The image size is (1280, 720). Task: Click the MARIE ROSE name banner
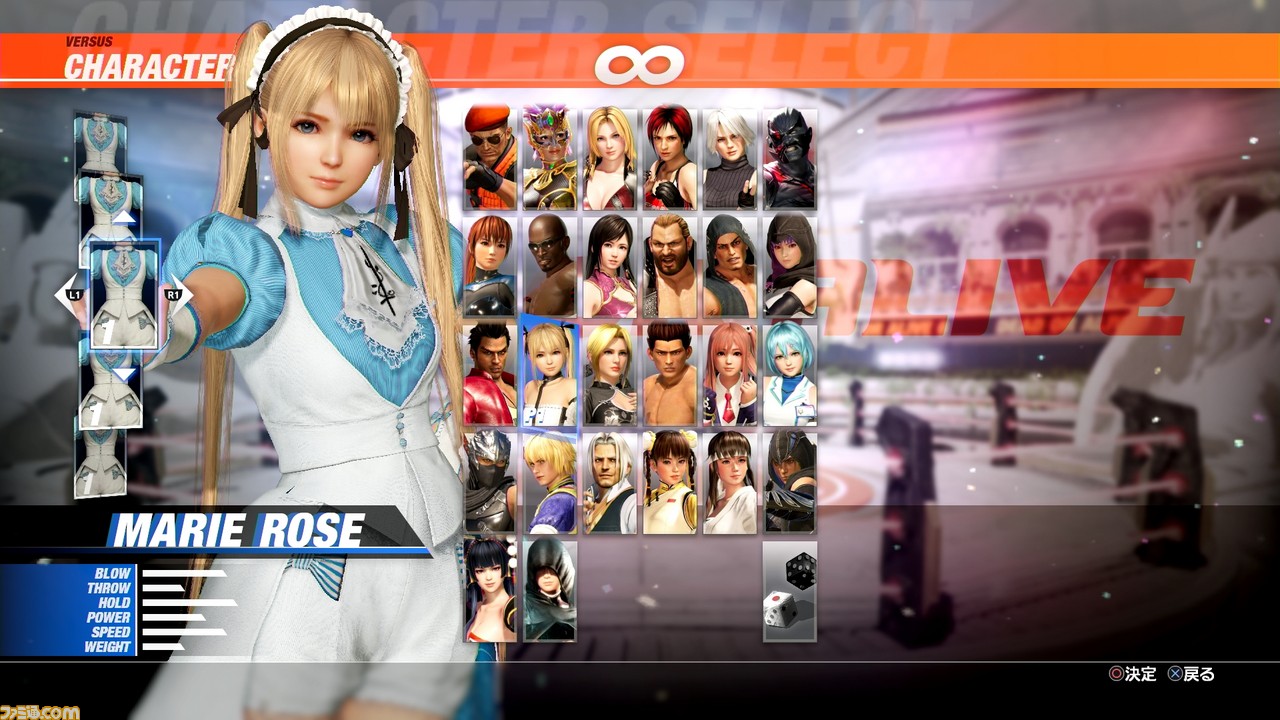click(240, 530)
